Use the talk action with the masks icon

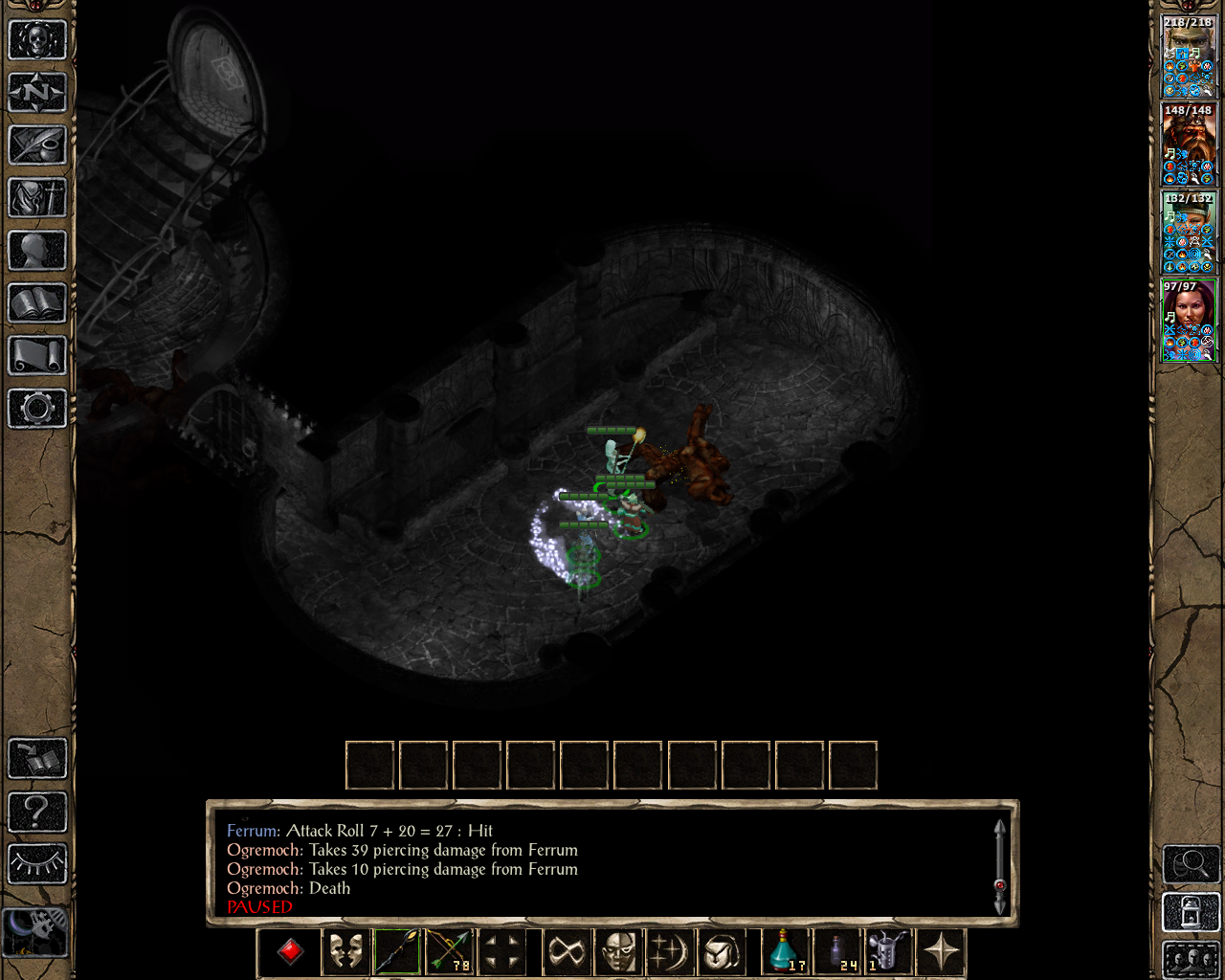point(345,950)
